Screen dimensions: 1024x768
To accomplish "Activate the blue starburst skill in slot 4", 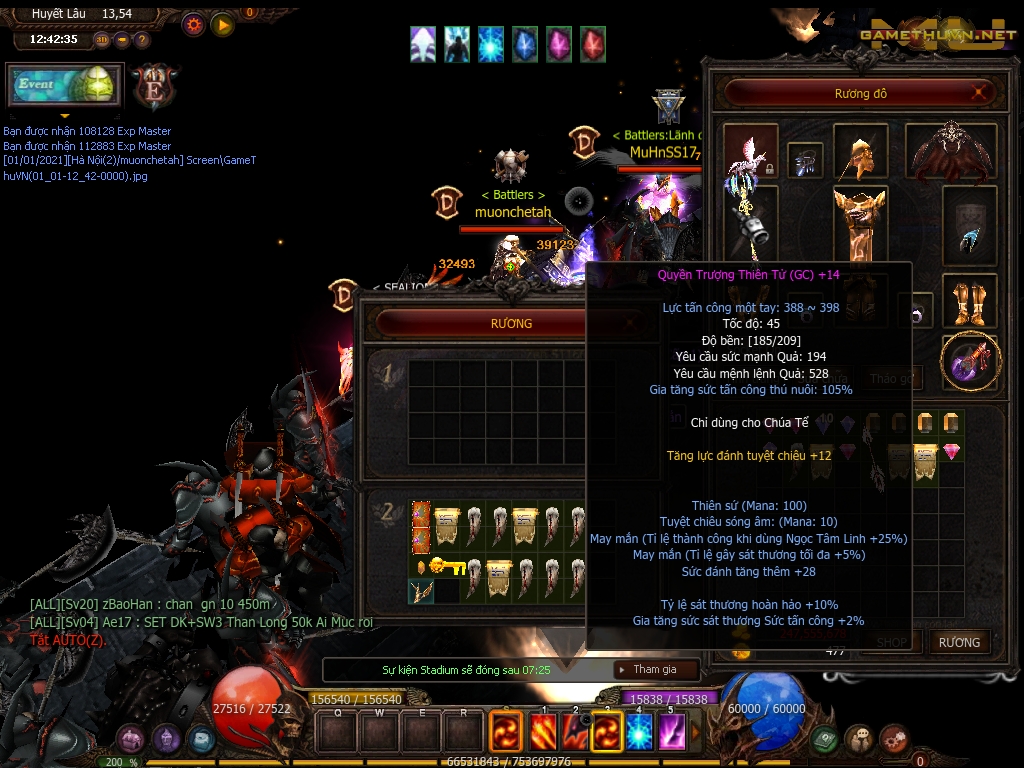I will (x=639, y=732).
